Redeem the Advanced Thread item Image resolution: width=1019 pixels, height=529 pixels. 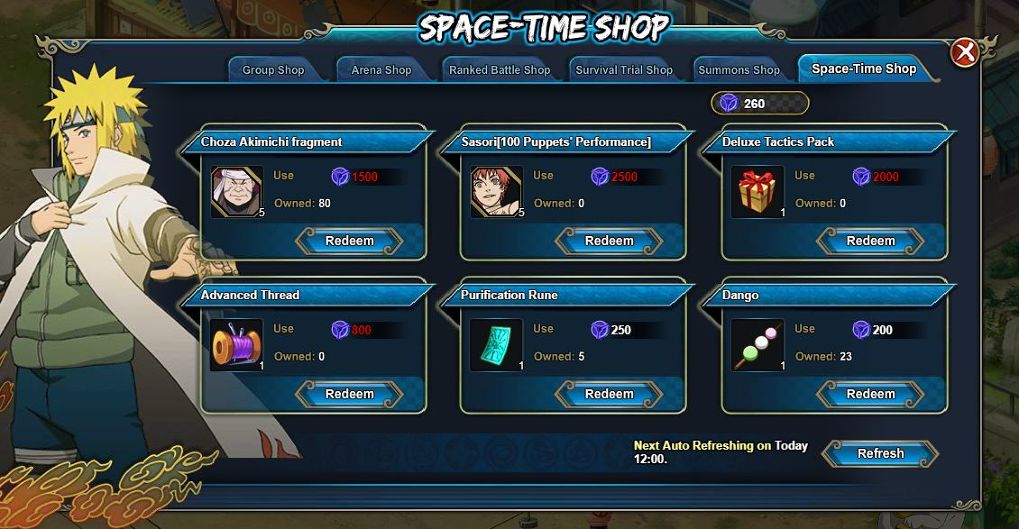coord(350,394)
